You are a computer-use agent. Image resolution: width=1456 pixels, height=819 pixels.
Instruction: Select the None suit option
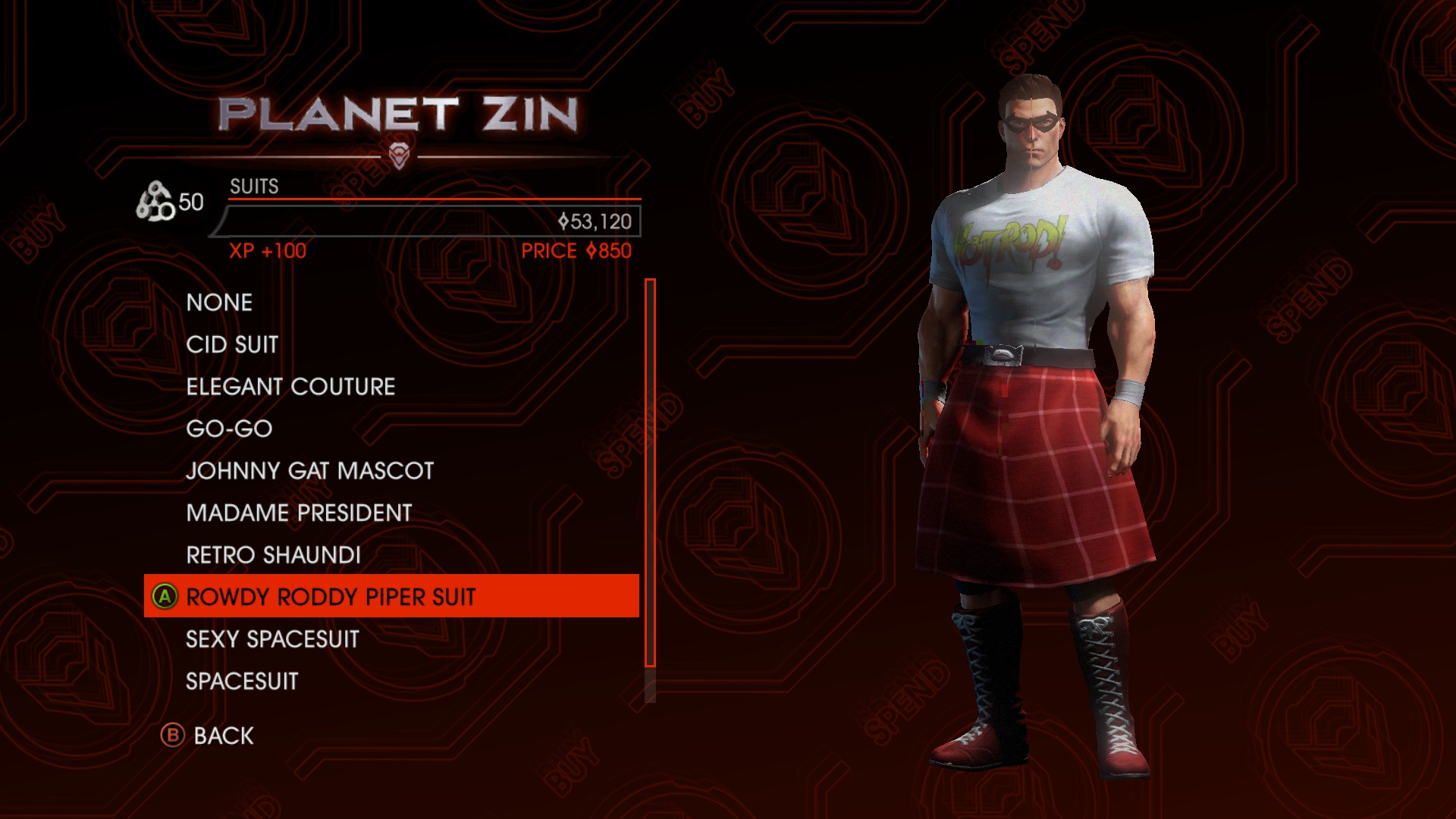[219, 303]
